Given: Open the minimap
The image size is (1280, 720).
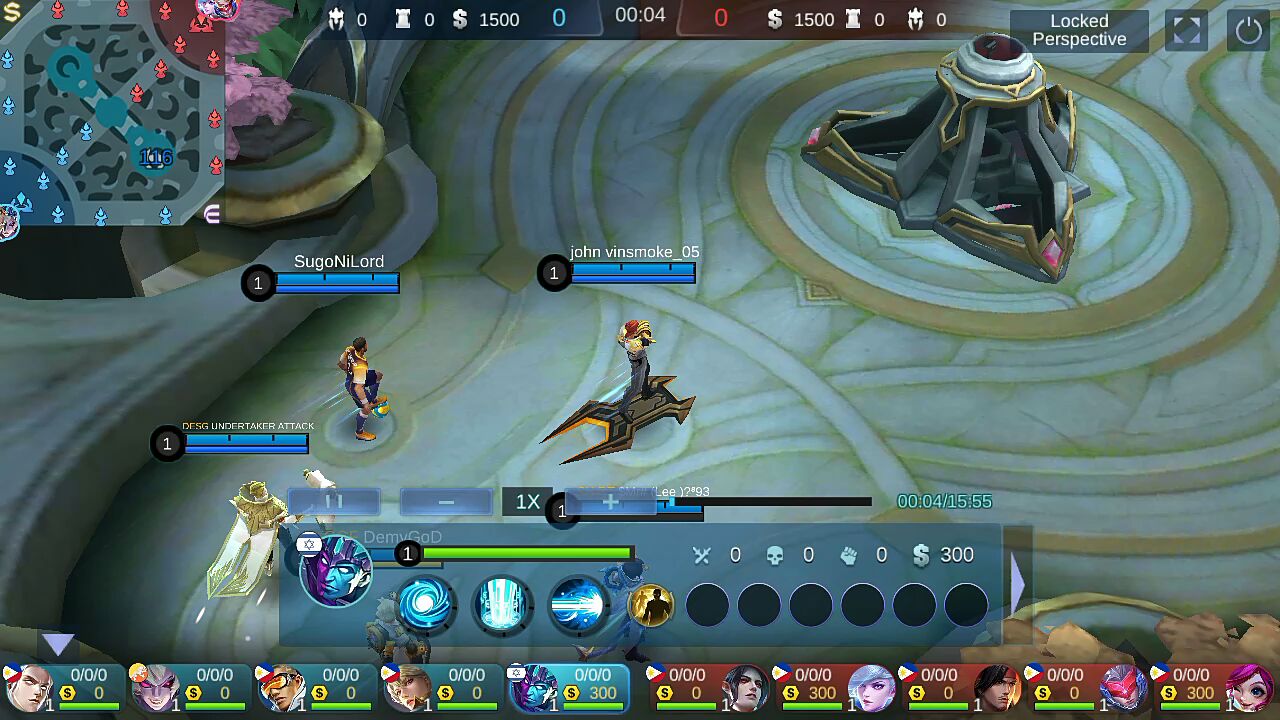Looking at the screenshot, I should click(110, 112).
